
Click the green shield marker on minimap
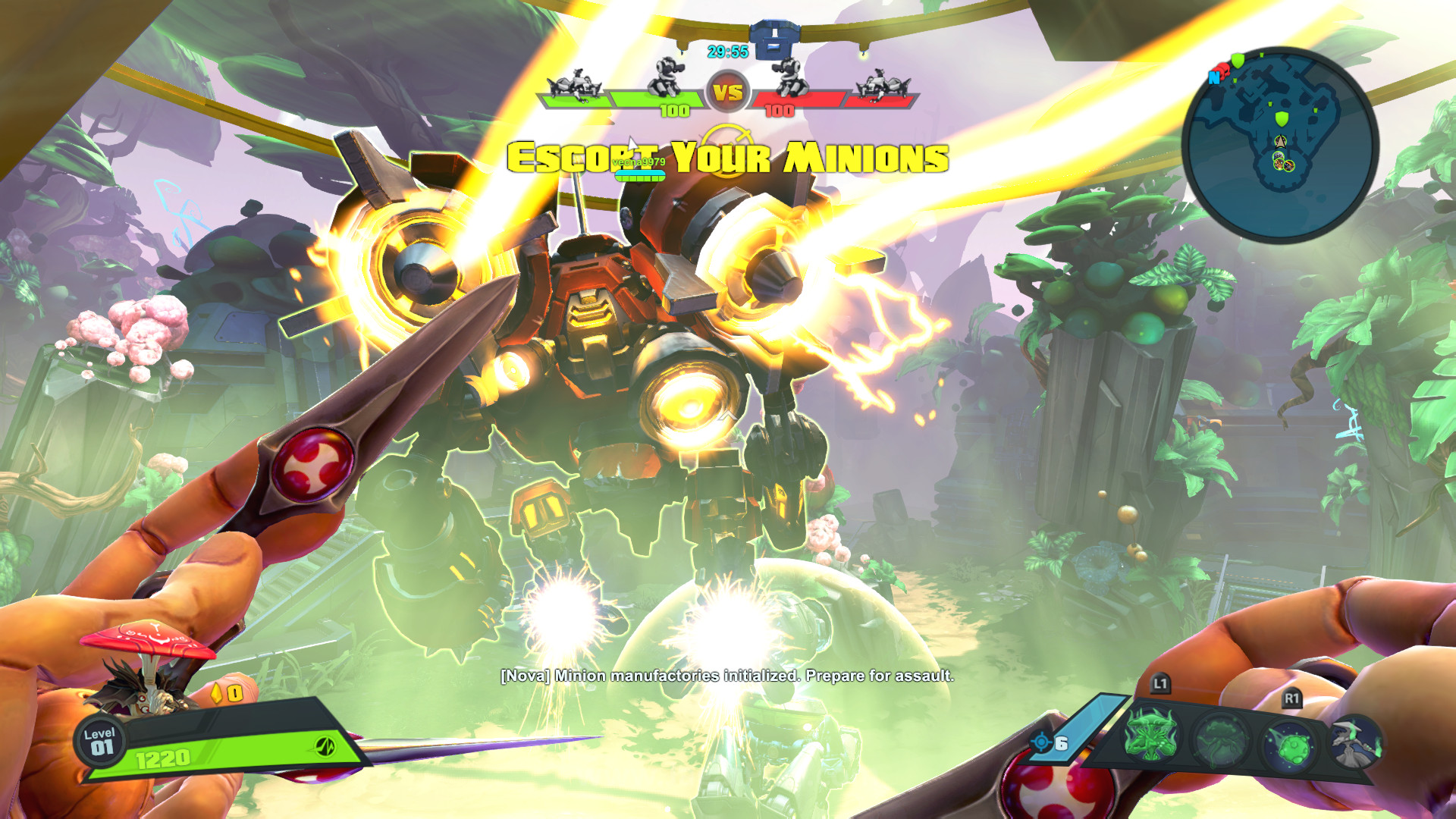1282,118
